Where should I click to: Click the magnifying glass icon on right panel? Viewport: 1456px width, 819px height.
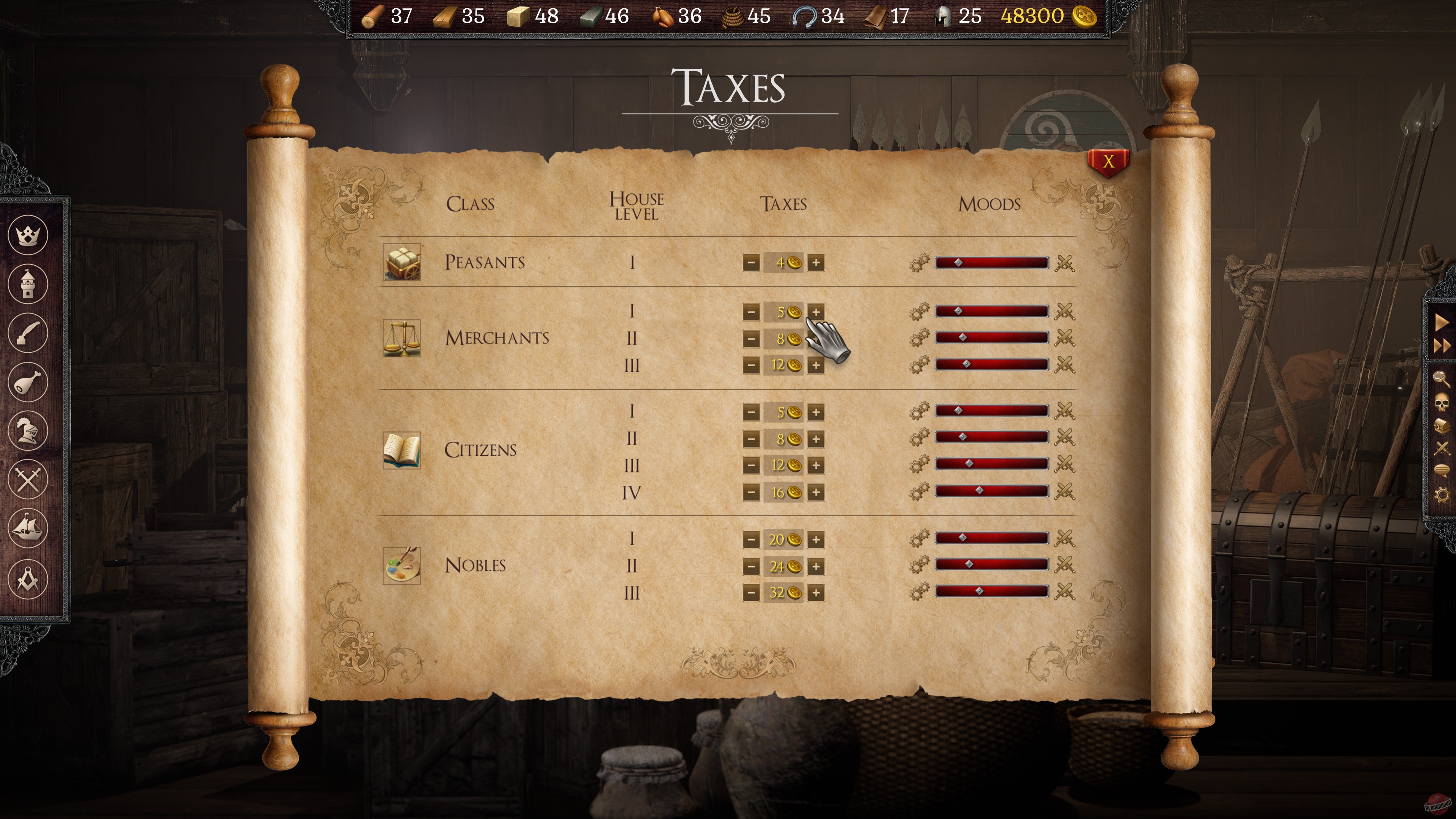click(x=1441, y=379)
